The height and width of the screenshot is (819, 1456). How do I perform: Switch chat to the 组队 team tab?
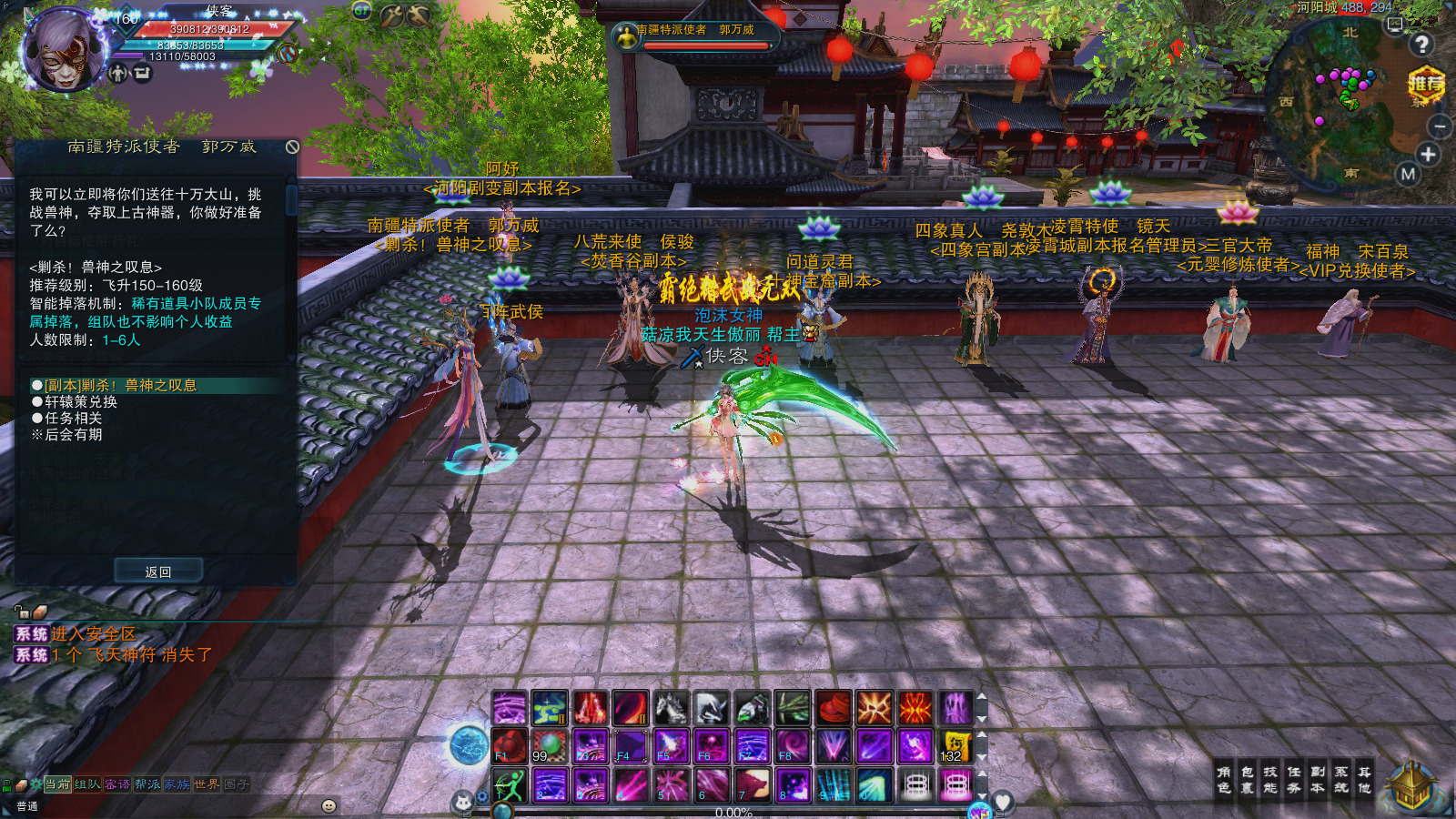click(87, 784)
